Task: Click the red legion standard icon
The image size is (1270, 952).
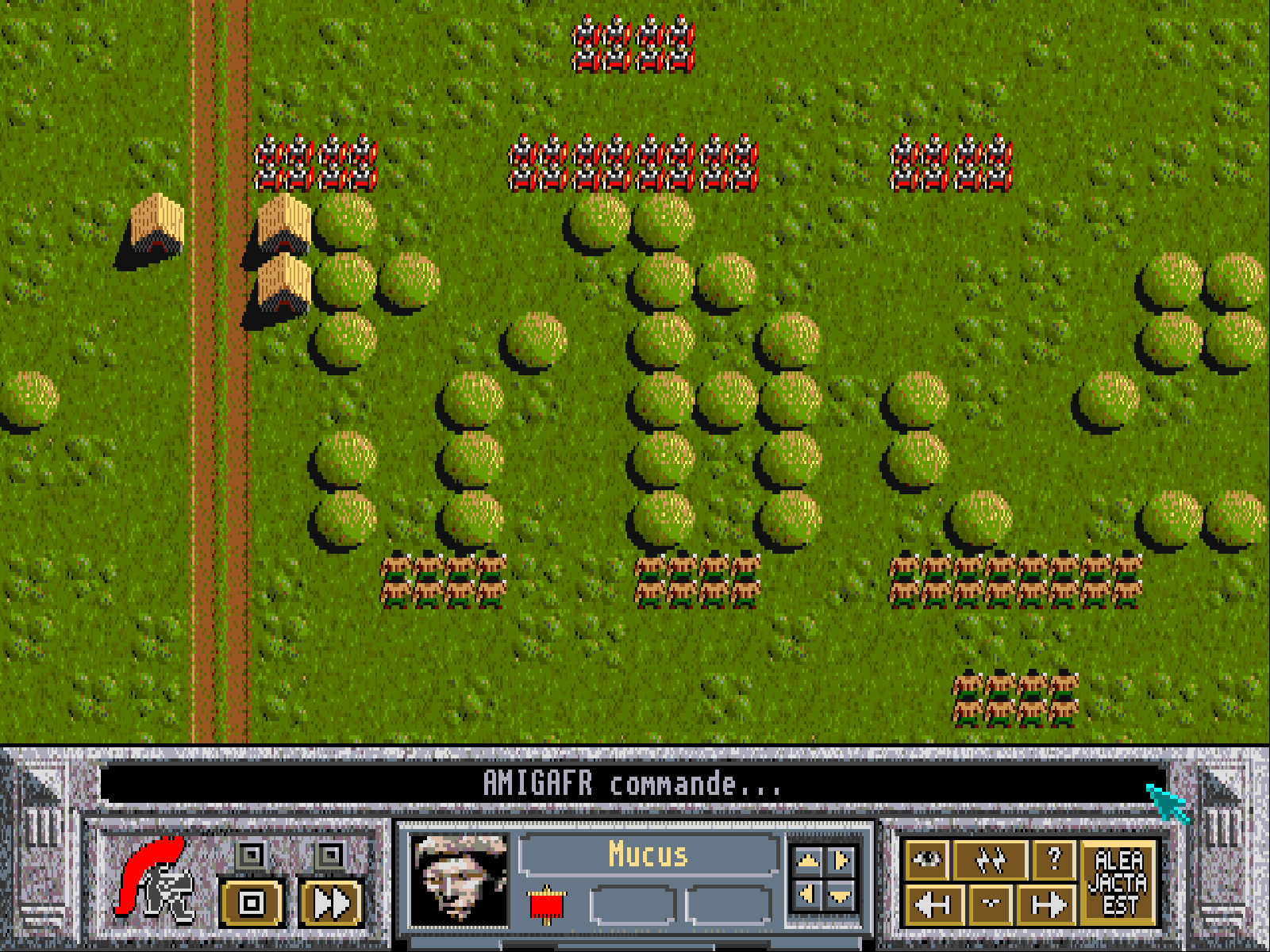Action: (546, 904)
